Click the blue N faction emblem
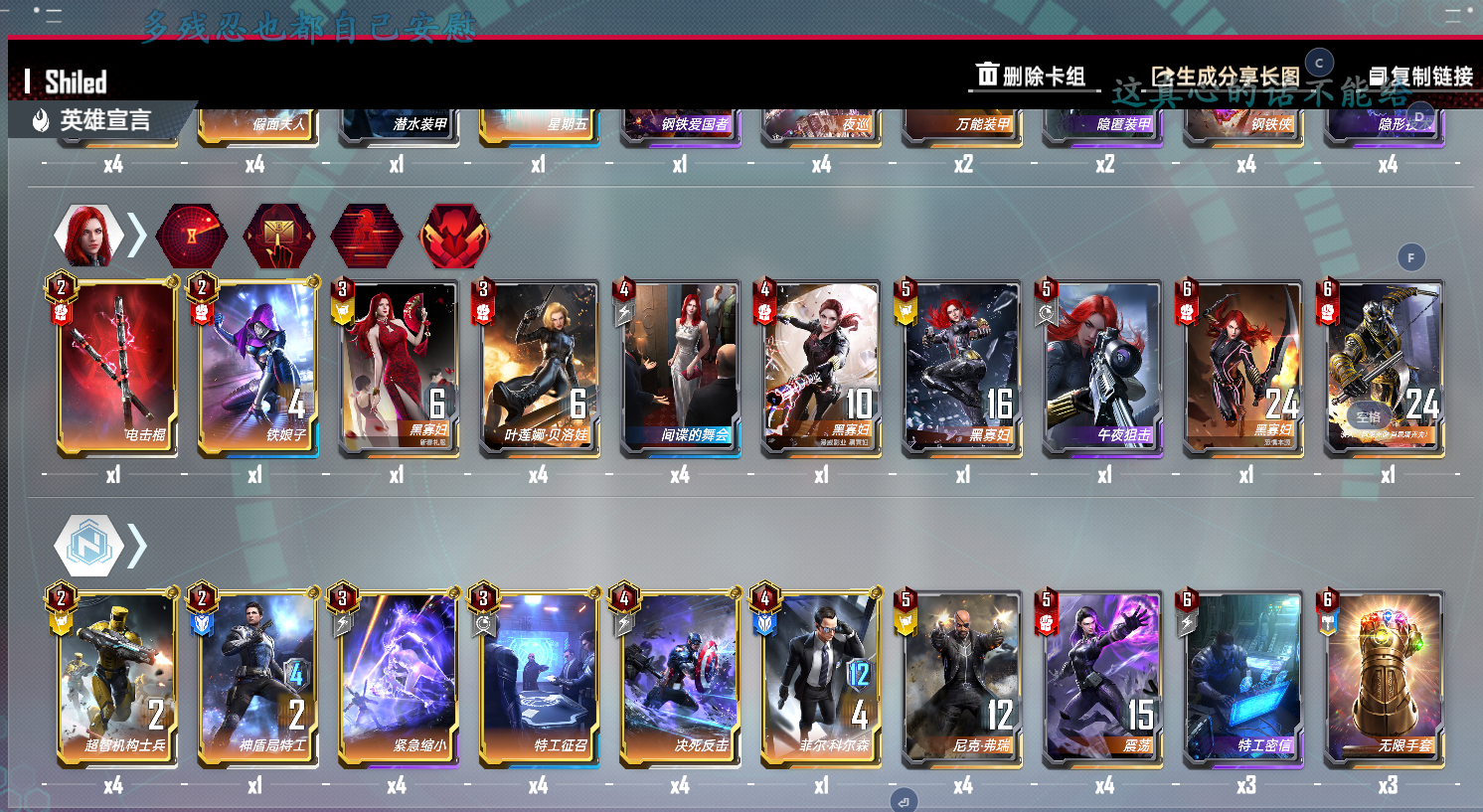This screenshot has width=1483, height=812. click(88, 544)
